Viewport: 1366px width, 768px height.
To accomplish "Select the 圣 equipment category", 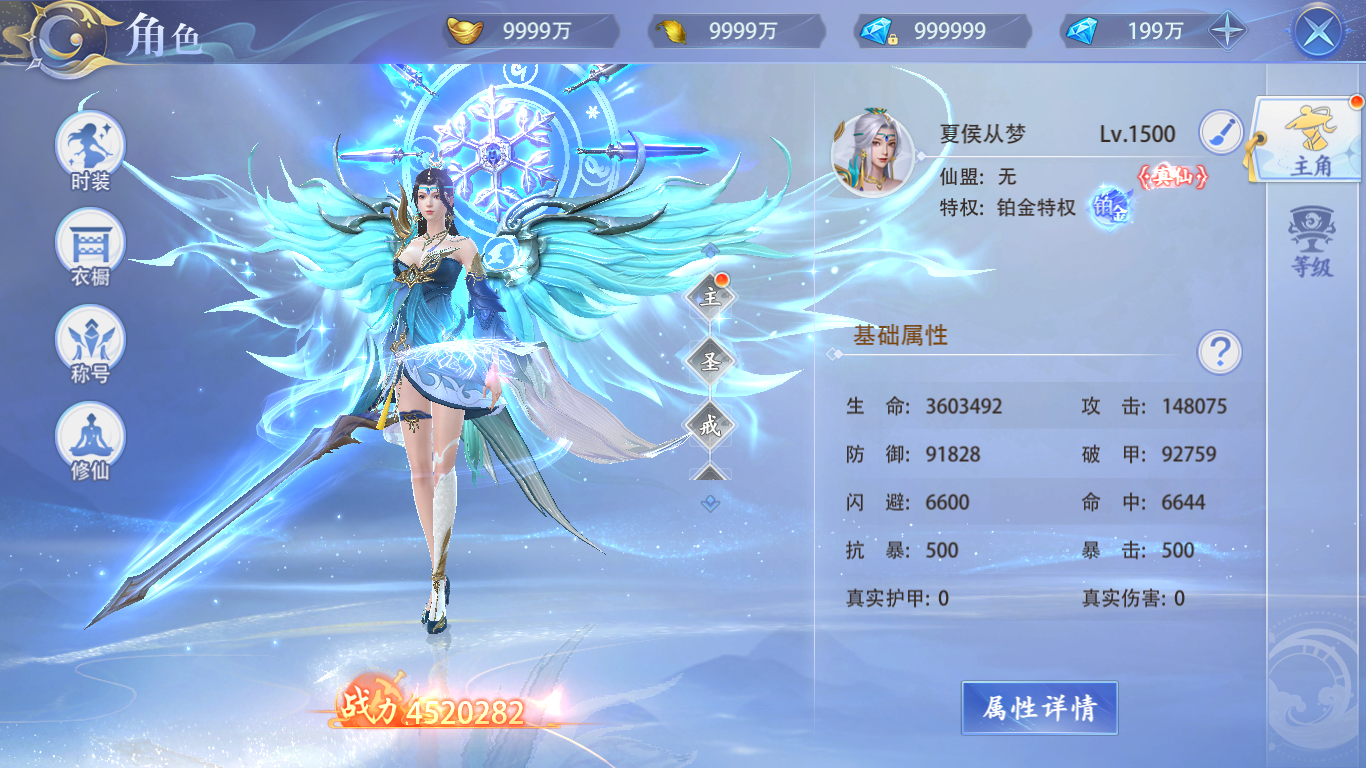I will 713,362.
